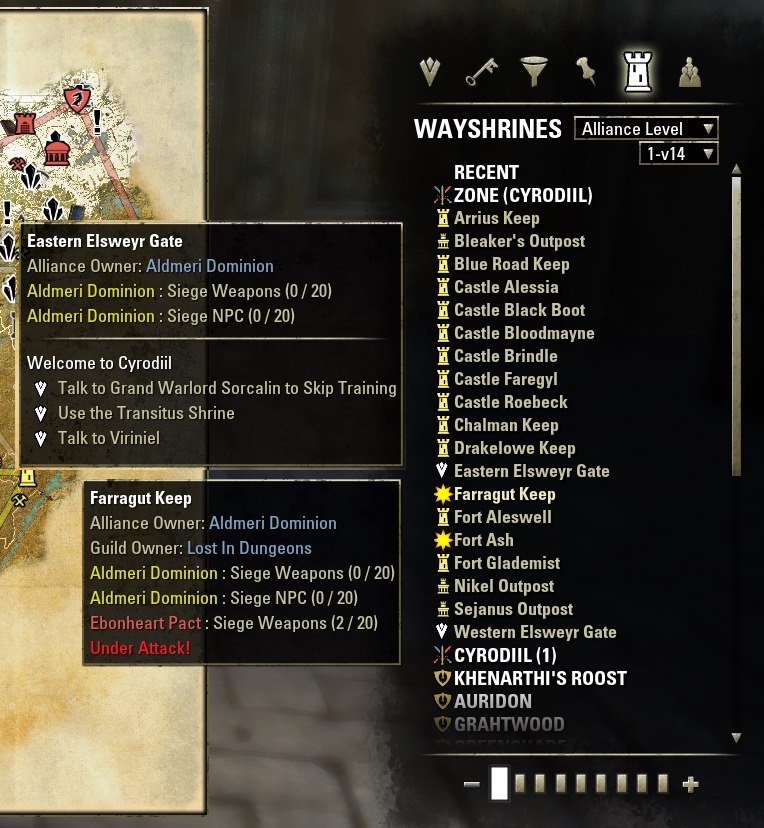Pick Chalman Keep from the list
The width and height of the screenshot is (764, 828).
click(x=506, y=425)
